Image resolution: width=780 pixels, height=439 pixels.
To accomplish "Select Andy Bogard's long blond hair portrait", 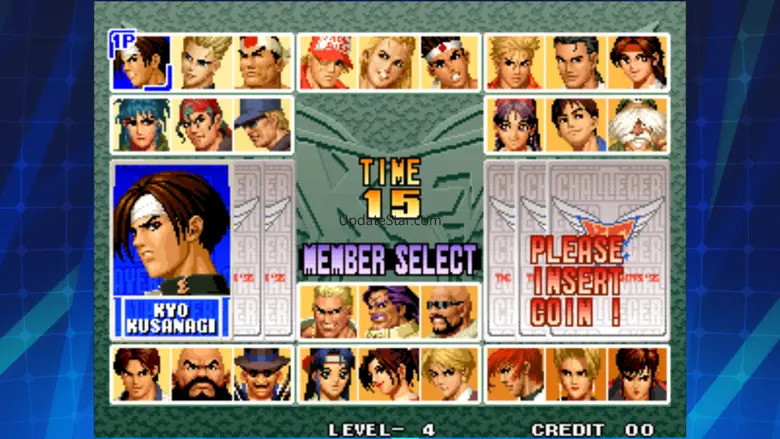I will [387, 62].
